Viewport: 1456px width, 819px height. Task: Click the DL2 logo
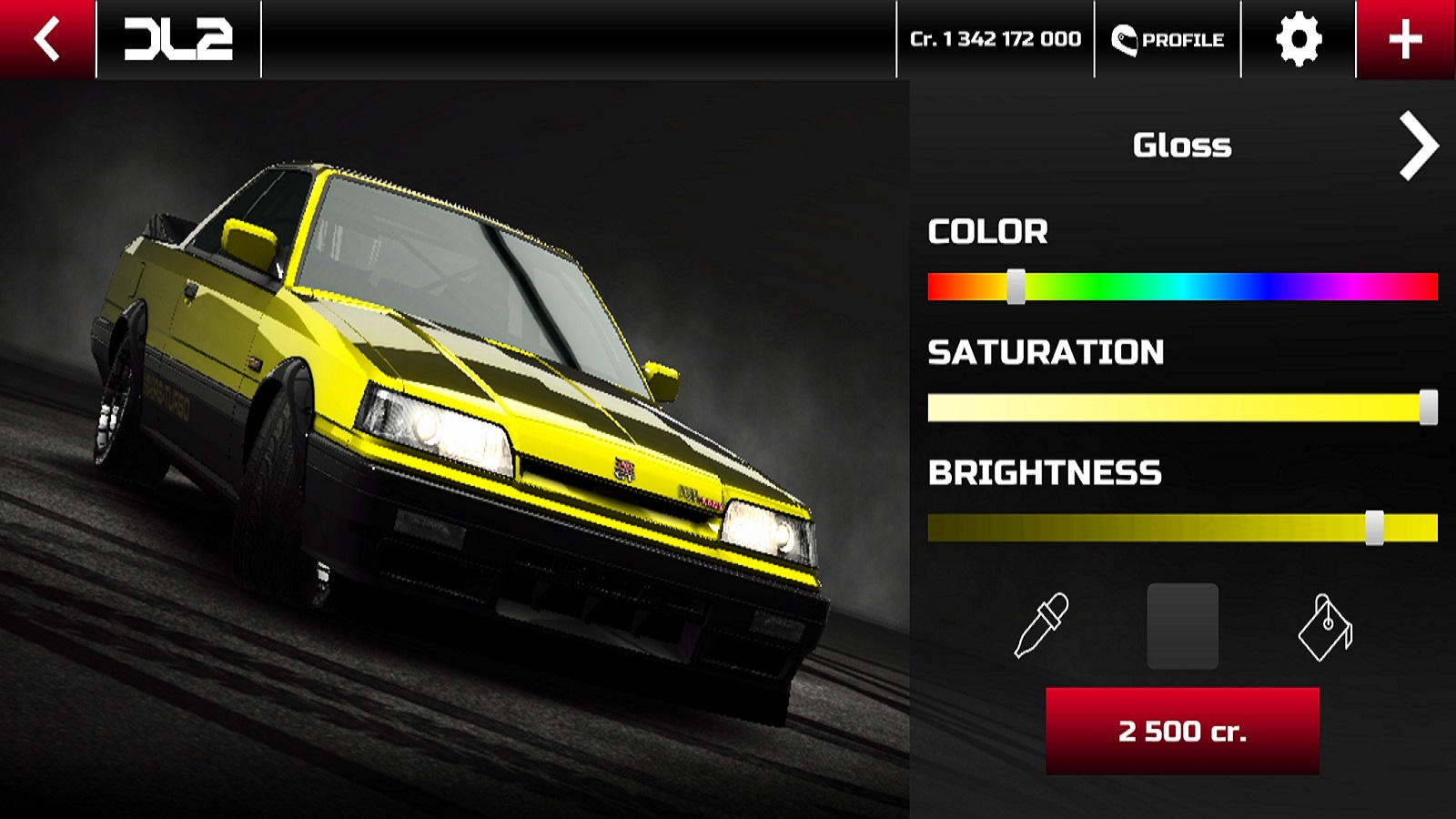178,39
